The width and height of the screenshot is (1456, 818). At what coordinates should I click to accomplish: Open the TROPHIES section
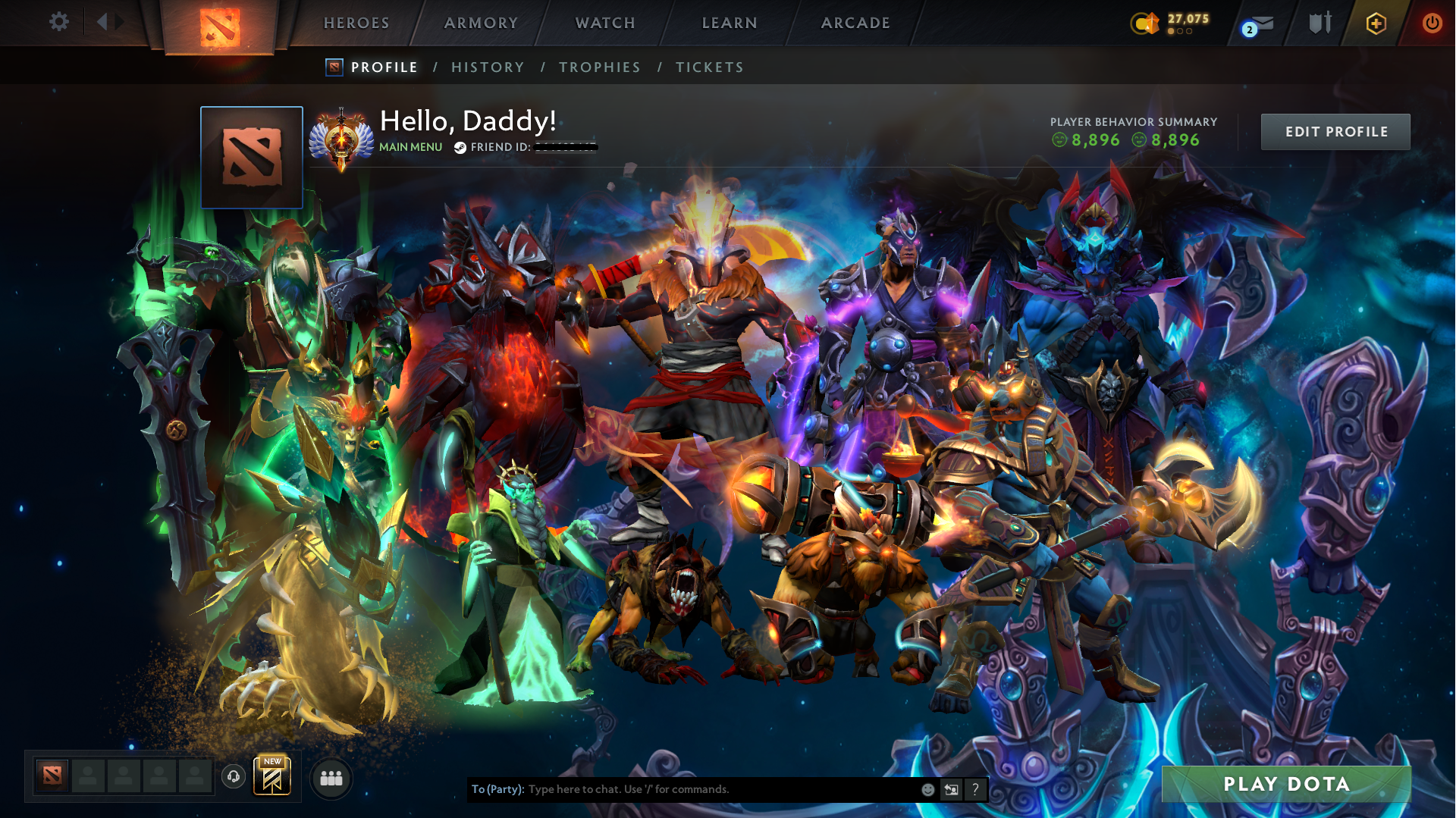[x=599, y=67]
